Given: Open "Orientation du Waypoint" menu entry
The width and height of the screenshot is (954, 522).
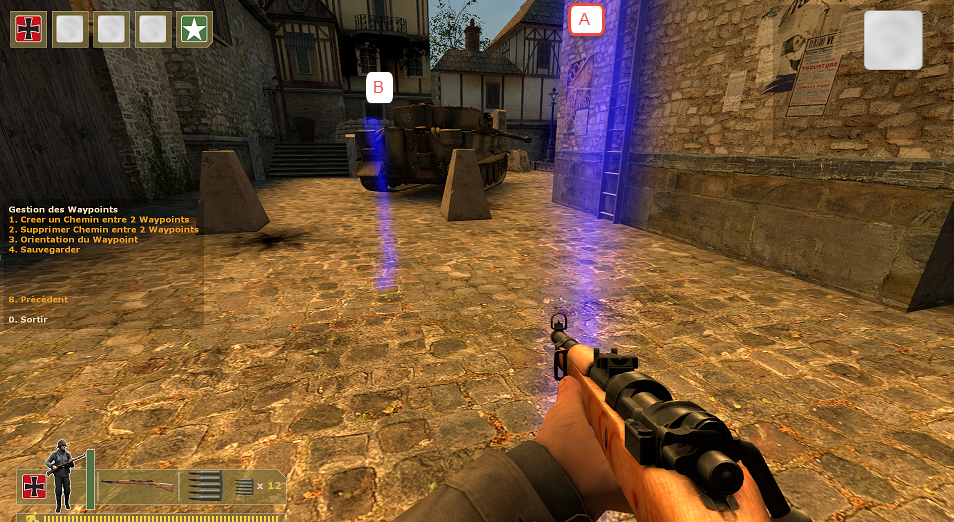Looking at the screenshot, I should point(73,240).
